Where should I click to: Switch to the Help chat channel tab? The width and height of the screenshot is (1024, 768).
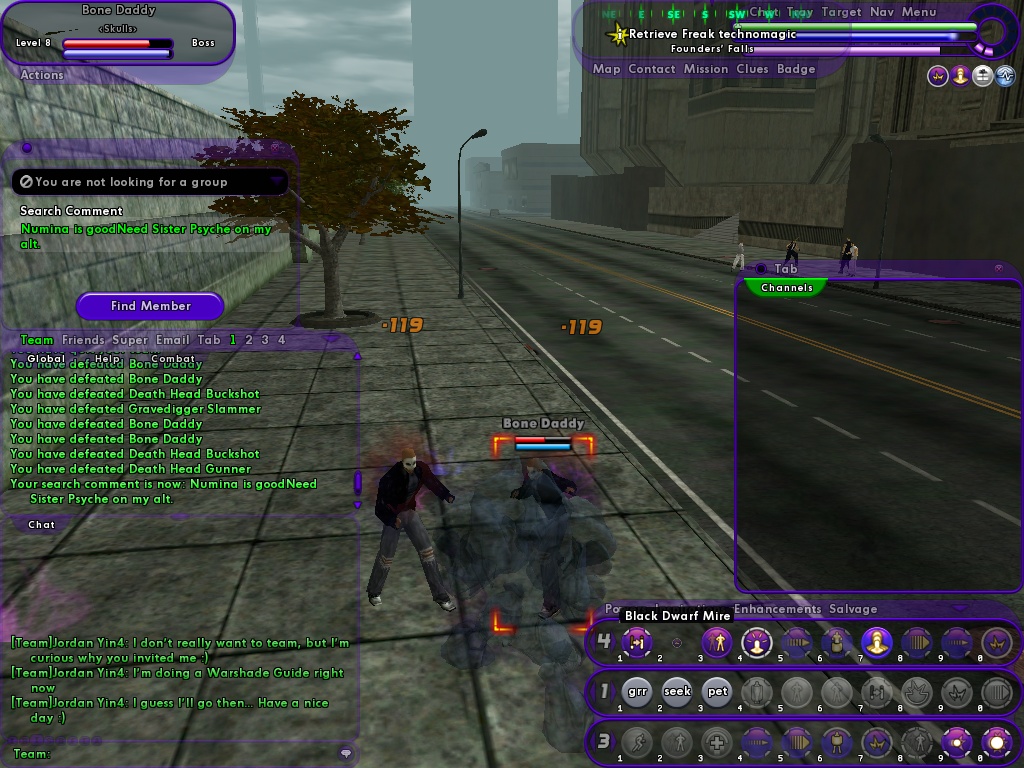(107, 358)
